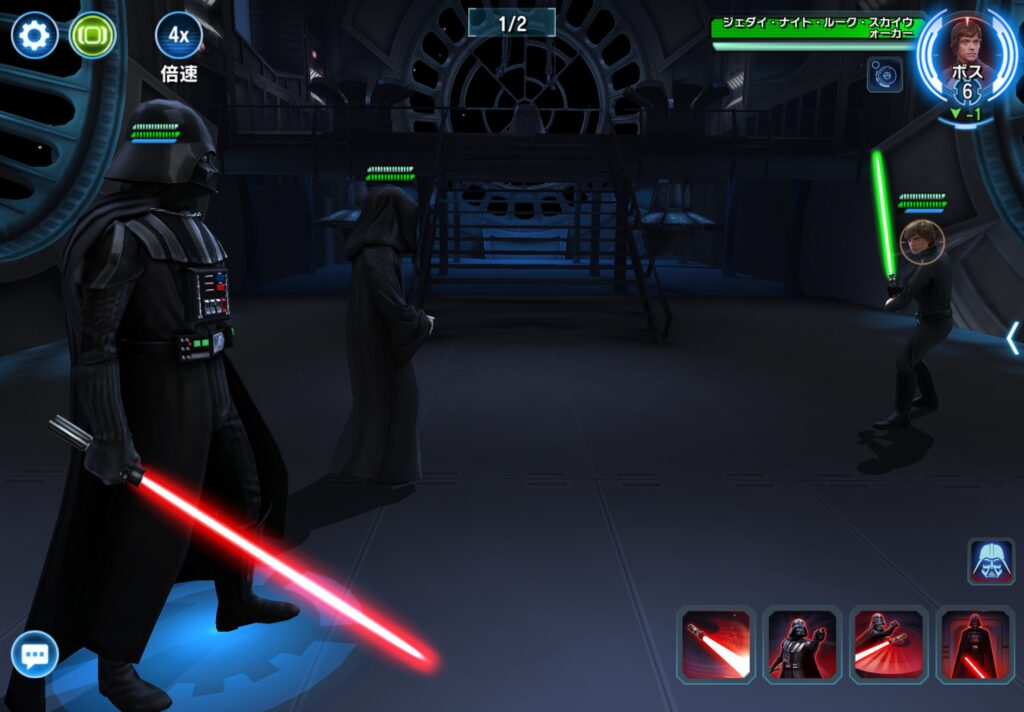
Task: Activate the red-backlit standing Vader ability
Action: pos(974,645)
